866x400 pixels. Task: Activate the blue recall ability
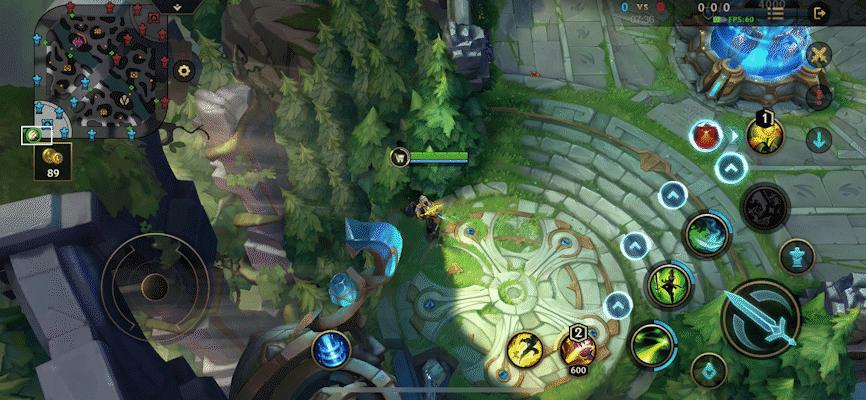(329, 350)
